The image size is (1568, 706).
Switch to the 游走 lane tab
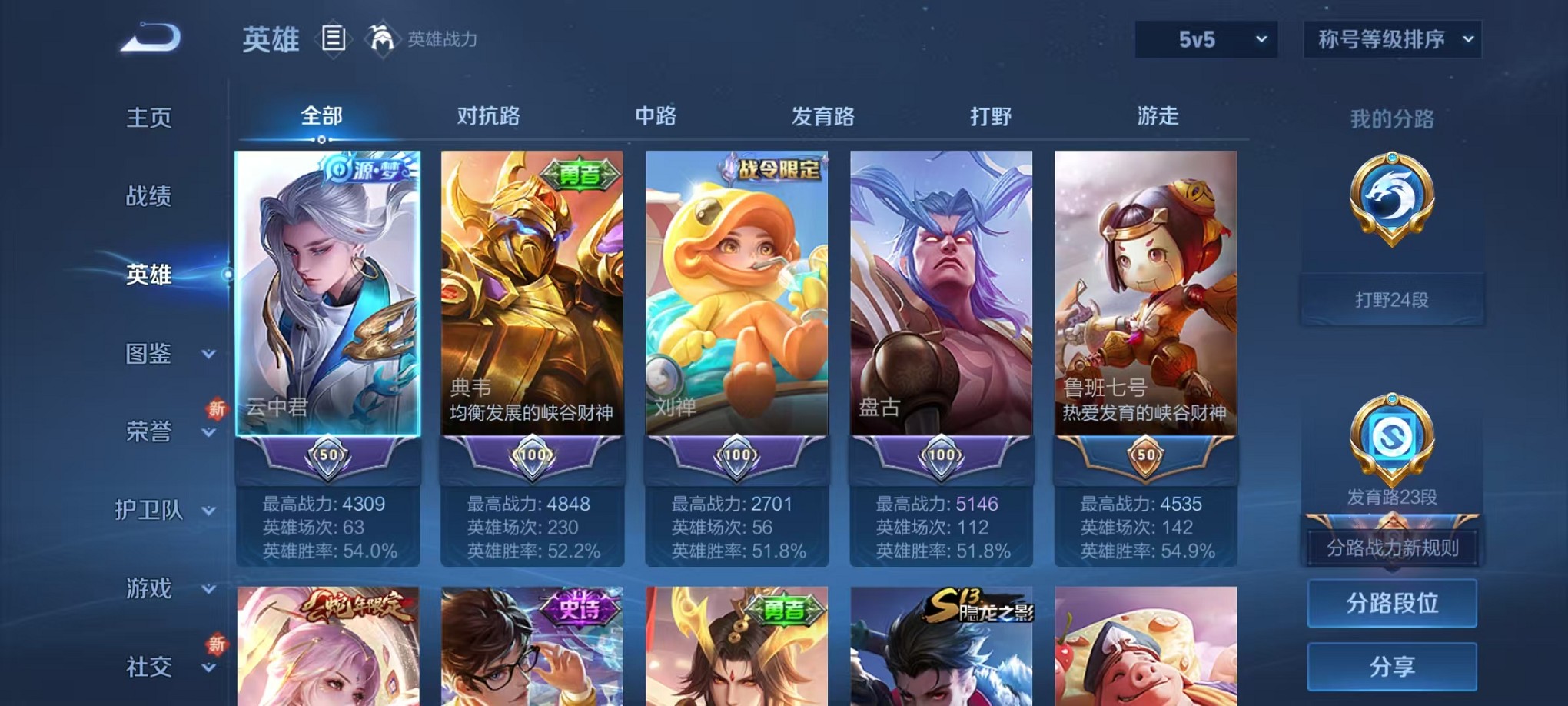click(1158, 117)
